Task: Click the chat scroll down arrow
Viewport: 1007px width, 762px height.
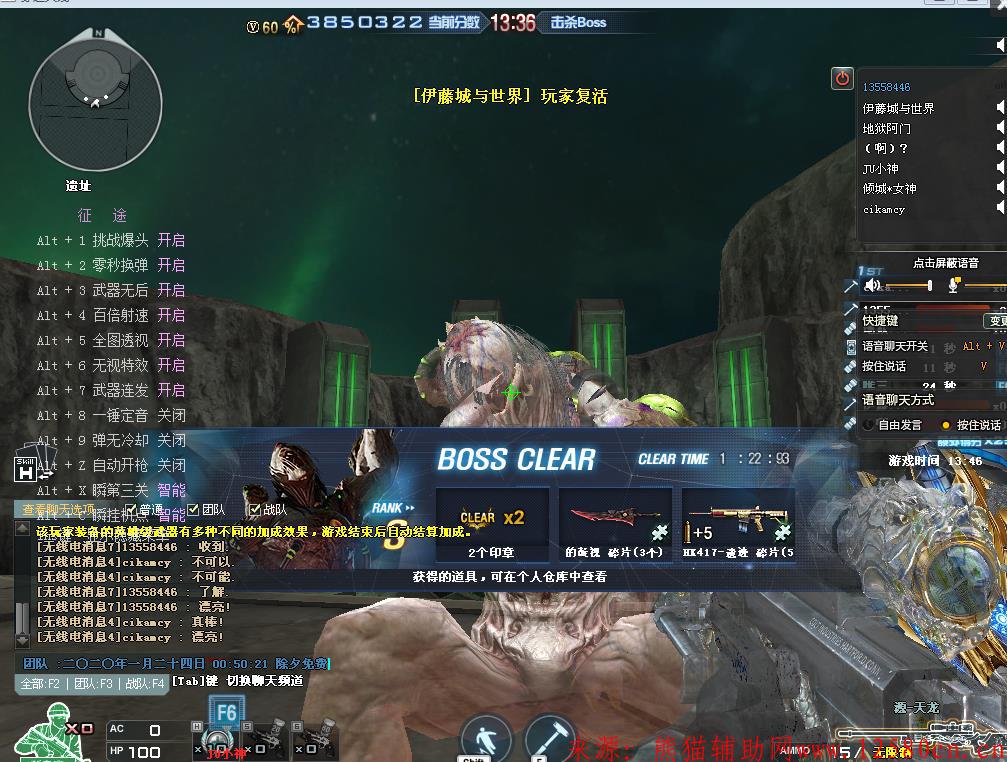Action: (x=22, y=638)
